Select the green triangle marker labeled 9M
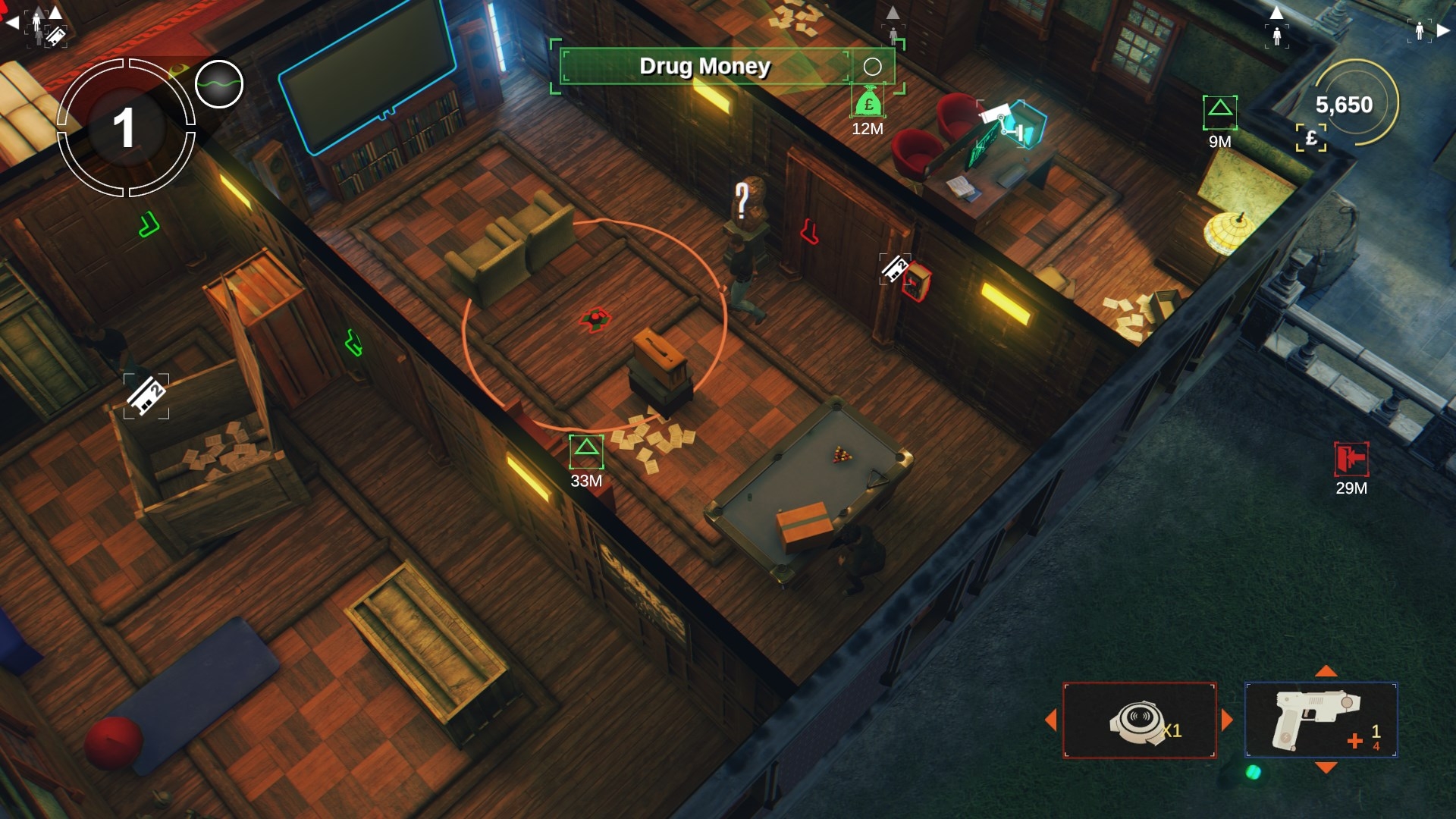Image resolution: width=1456 pixels, height=819 pixels. (1219, 111)
